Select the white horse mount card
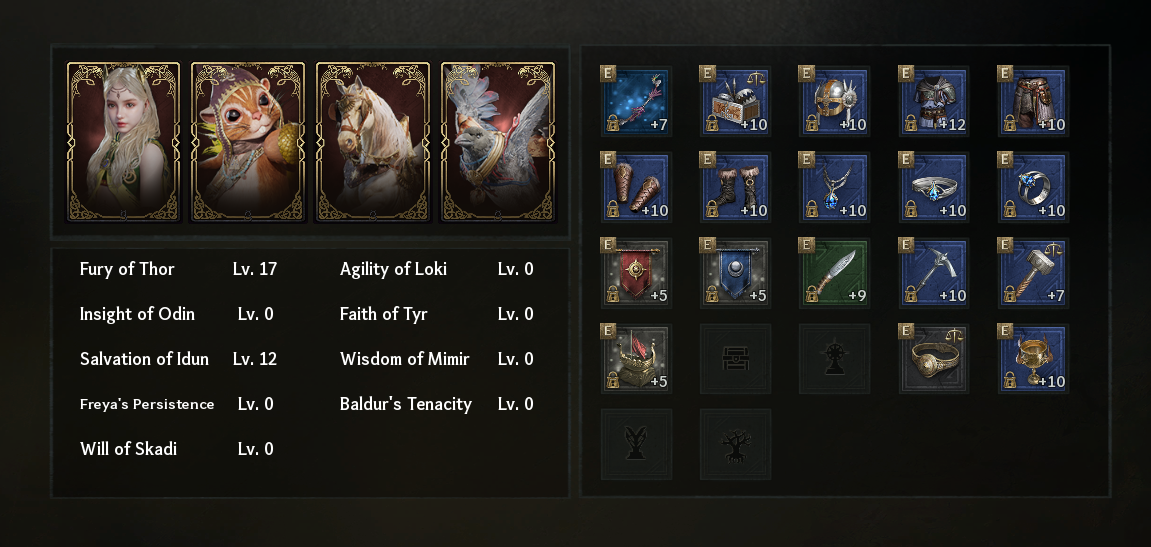1151x547 pixels. [x=372, y=141]
